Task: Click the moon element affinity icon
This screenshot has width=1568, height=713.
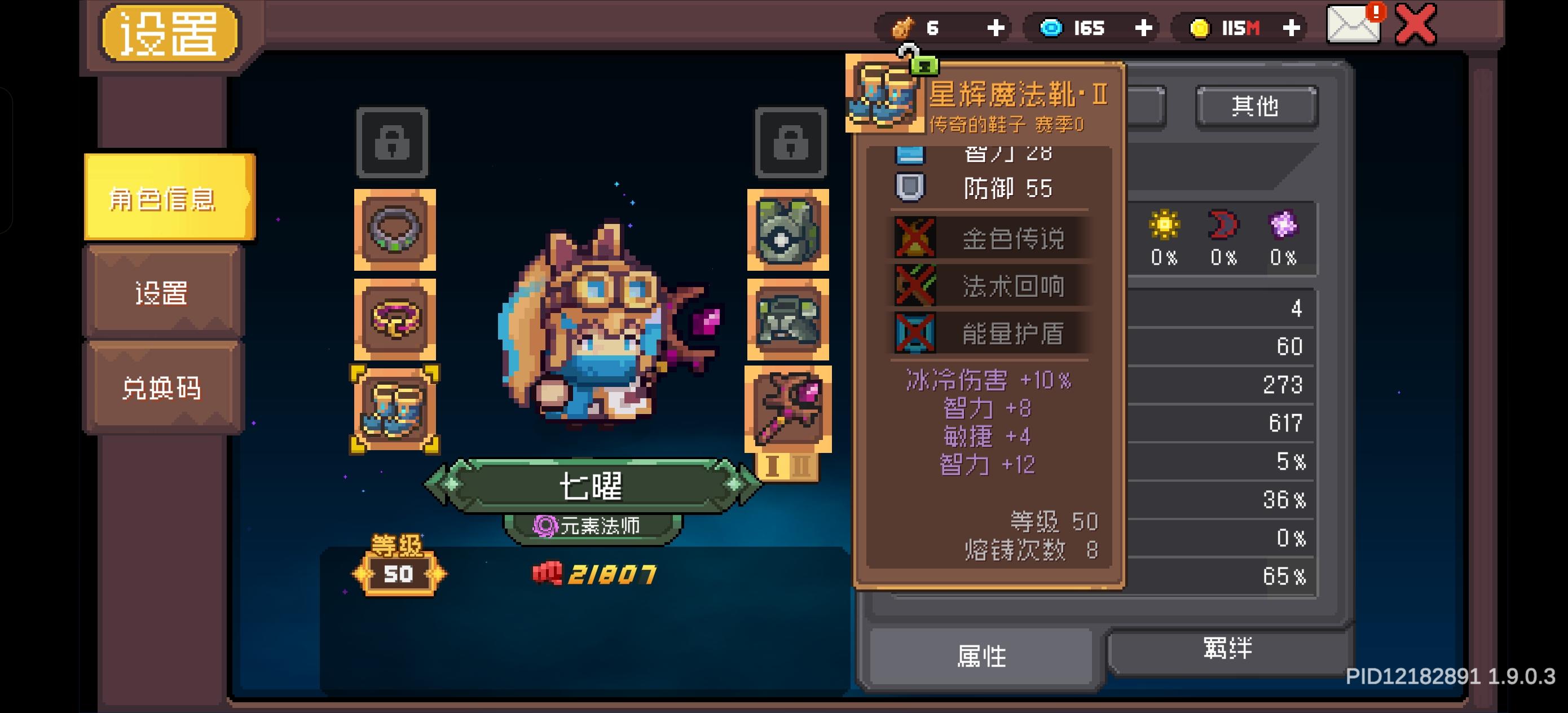Action: 1222,225
